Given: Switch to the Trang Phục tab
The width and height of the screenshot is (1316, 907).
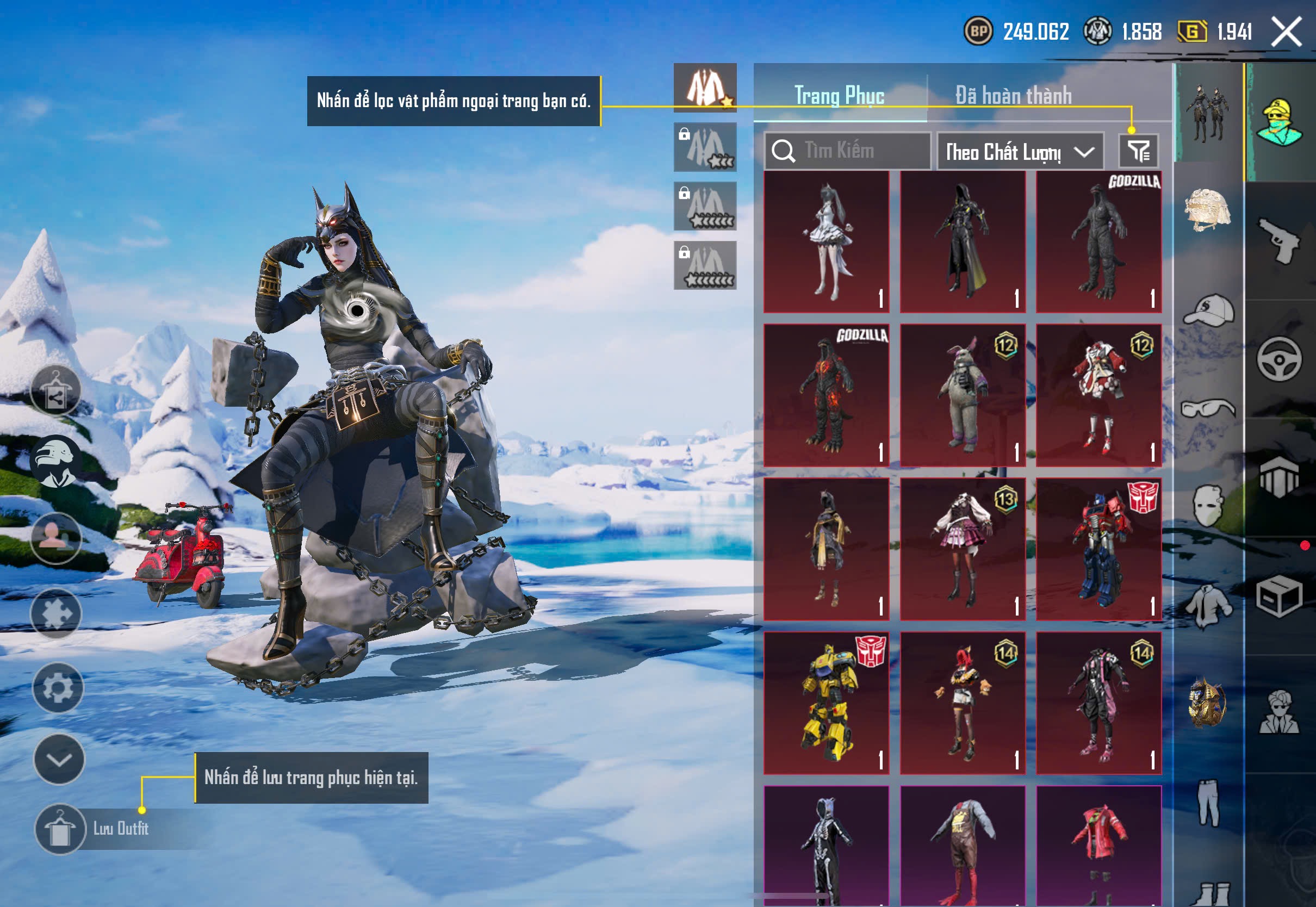Looking at the screenshot, I should [839, 96].
